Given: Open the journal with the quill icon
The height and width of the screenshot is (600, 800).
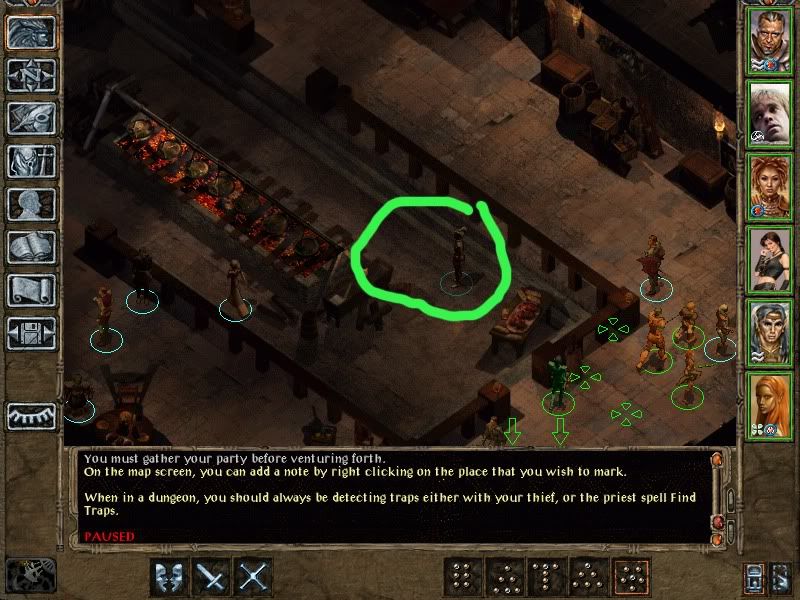Looking at the screenshot, I should 31,118.
